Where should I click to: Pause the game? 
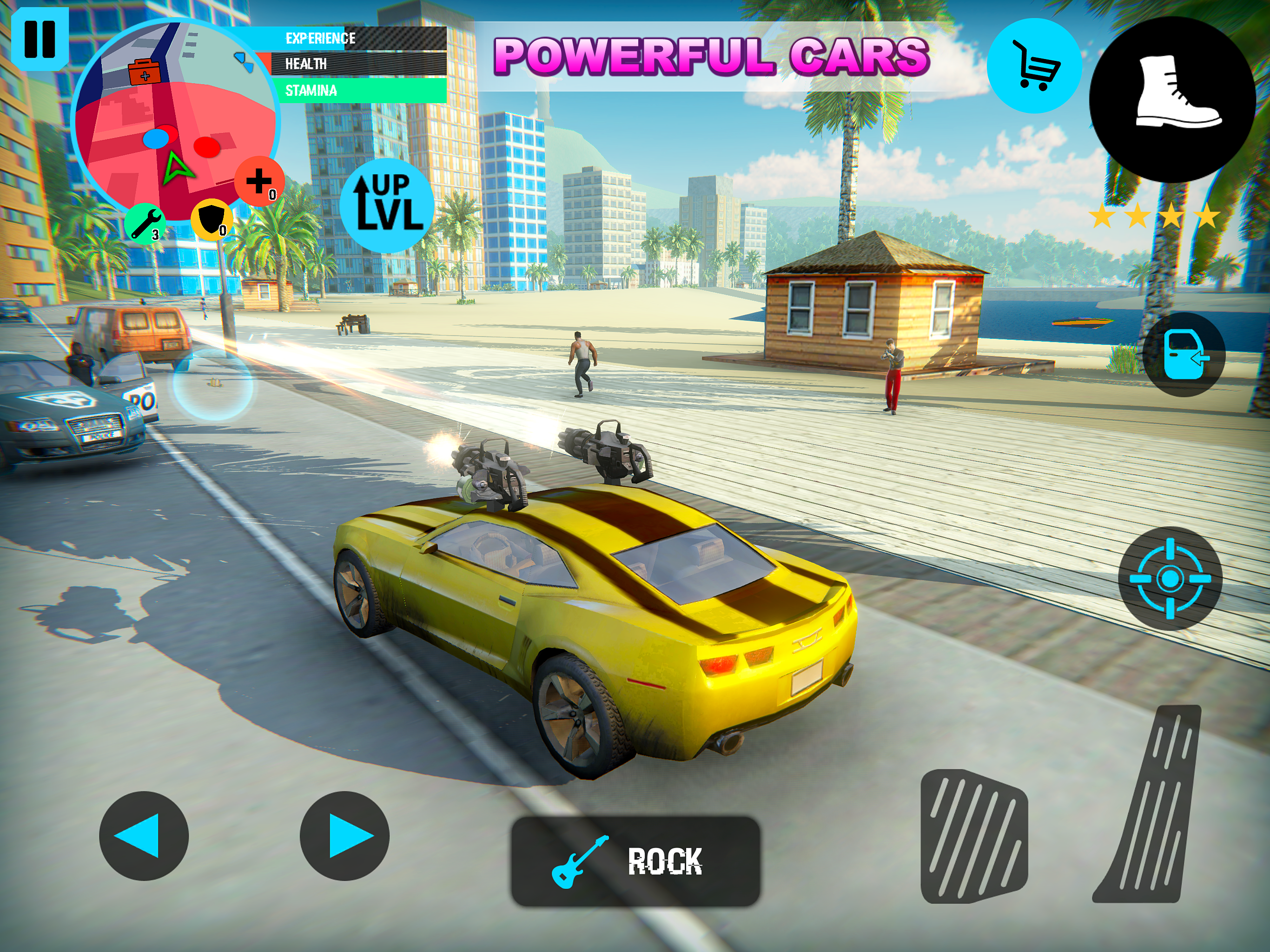(x=40, y=39)
